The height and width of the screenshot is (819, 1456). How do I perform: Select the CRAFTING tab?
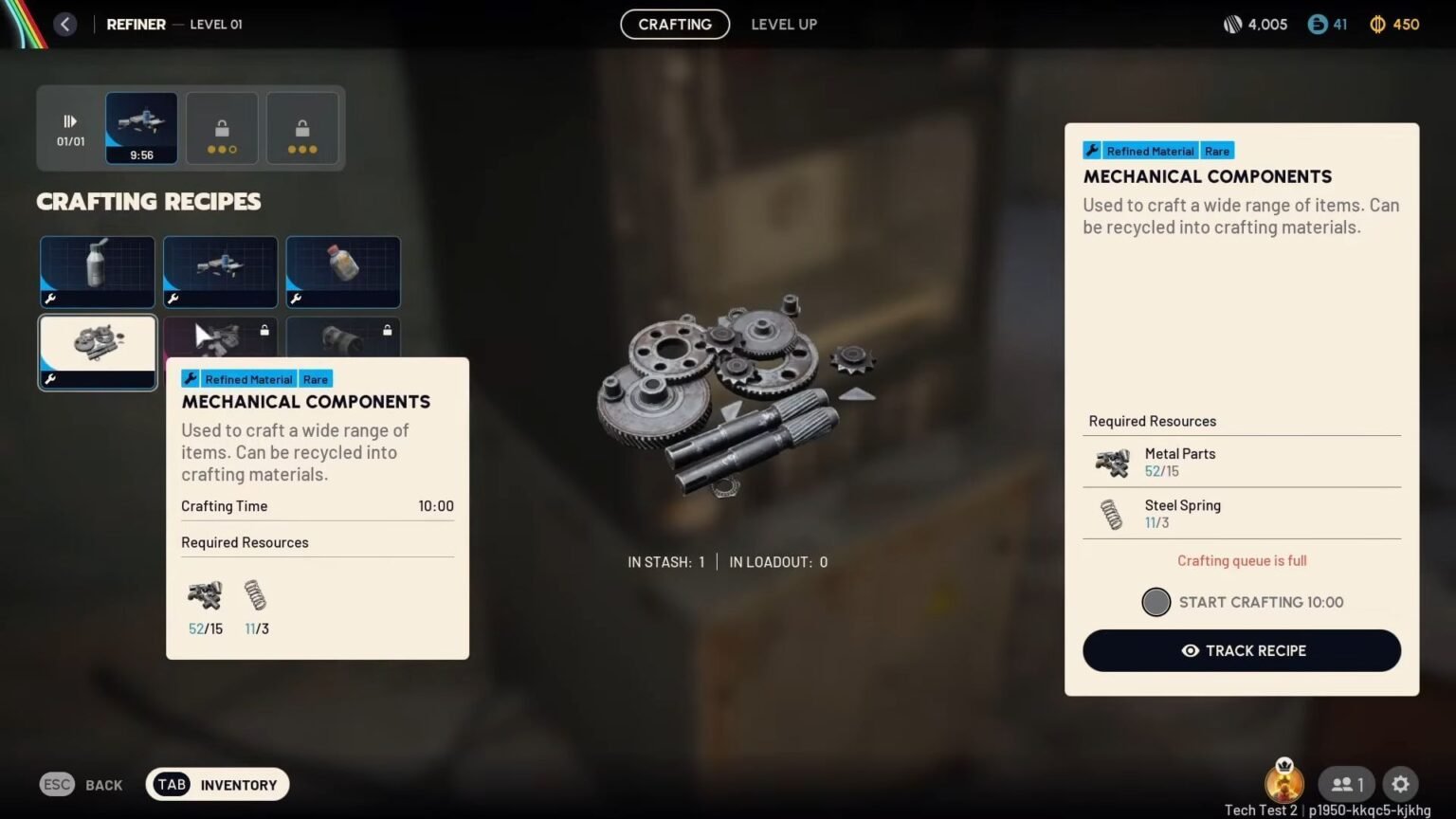(x=675, y=24)
